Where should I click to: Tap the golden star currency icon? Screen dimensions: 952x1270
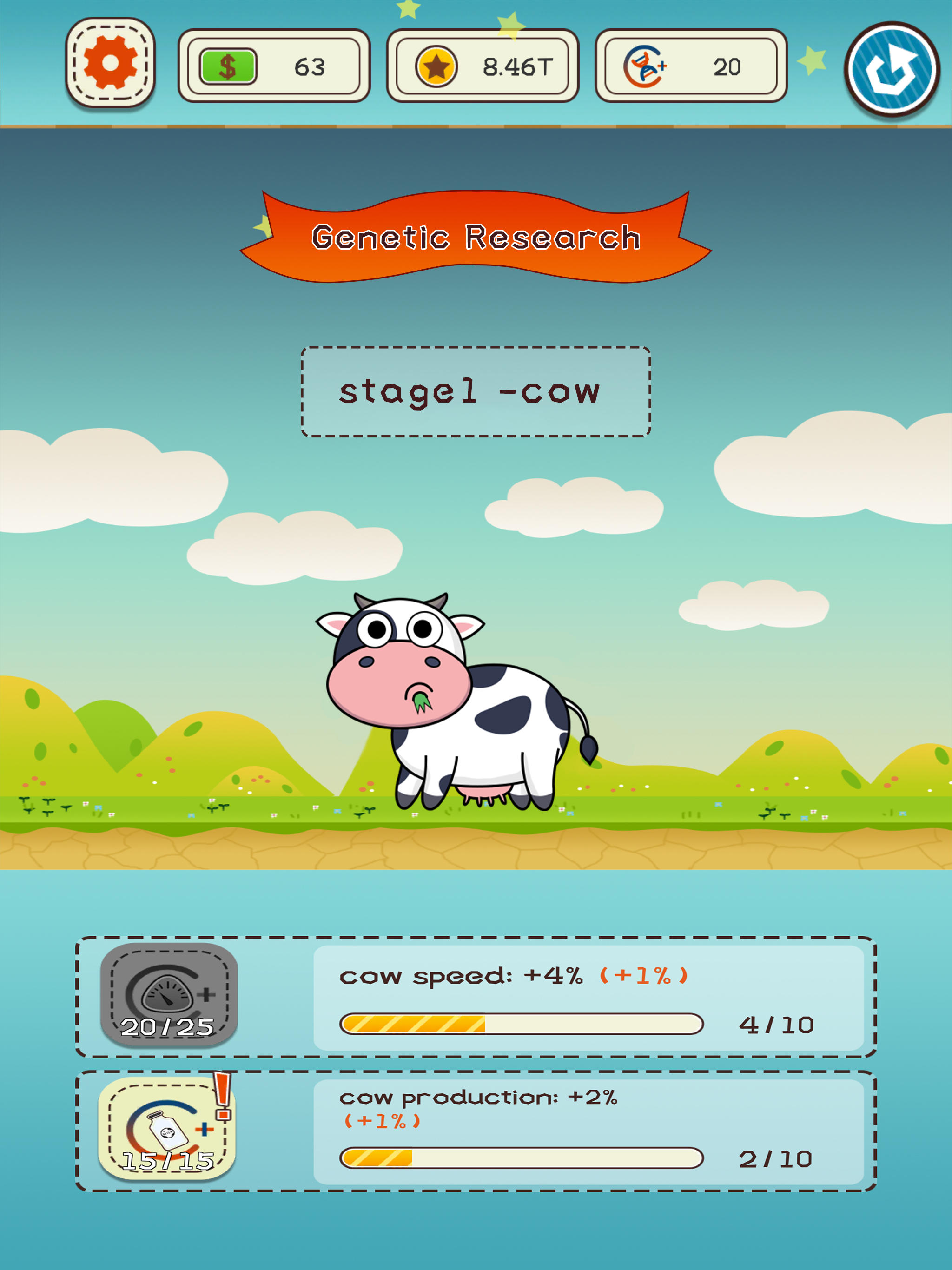coord(437,66)
